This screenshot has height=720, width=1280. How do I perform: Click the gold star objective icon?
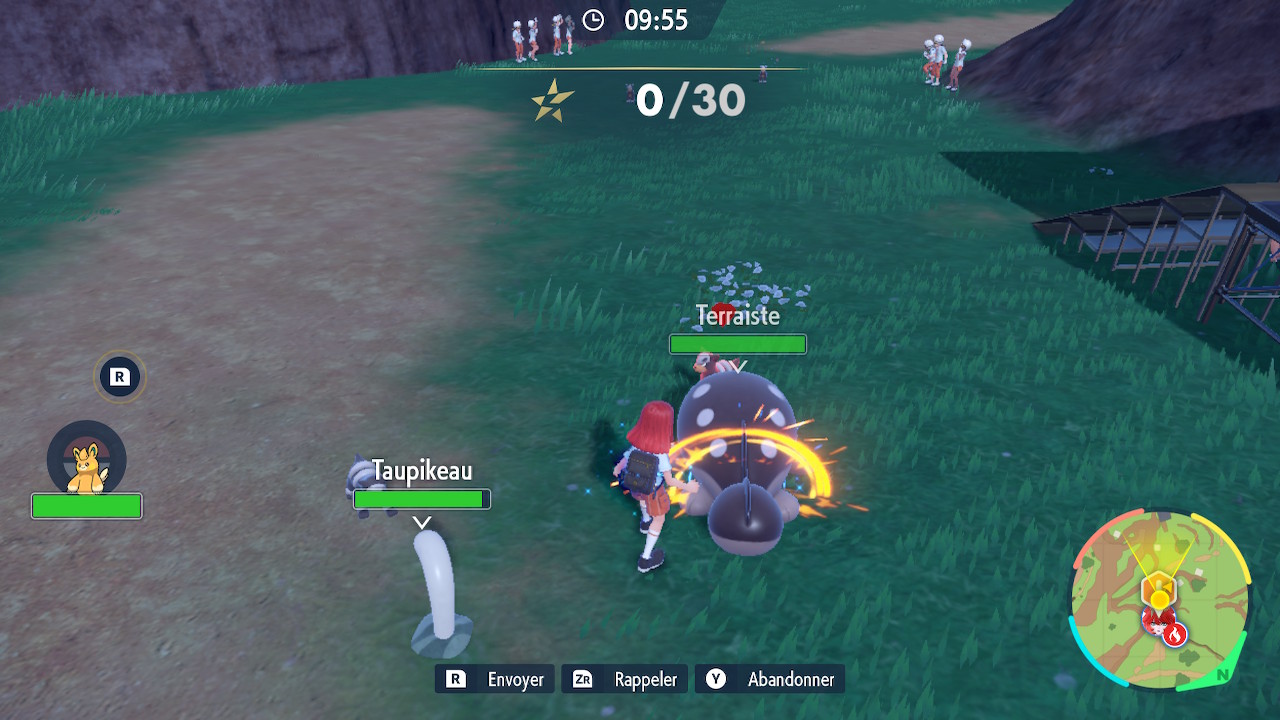(x=552, y=101)
